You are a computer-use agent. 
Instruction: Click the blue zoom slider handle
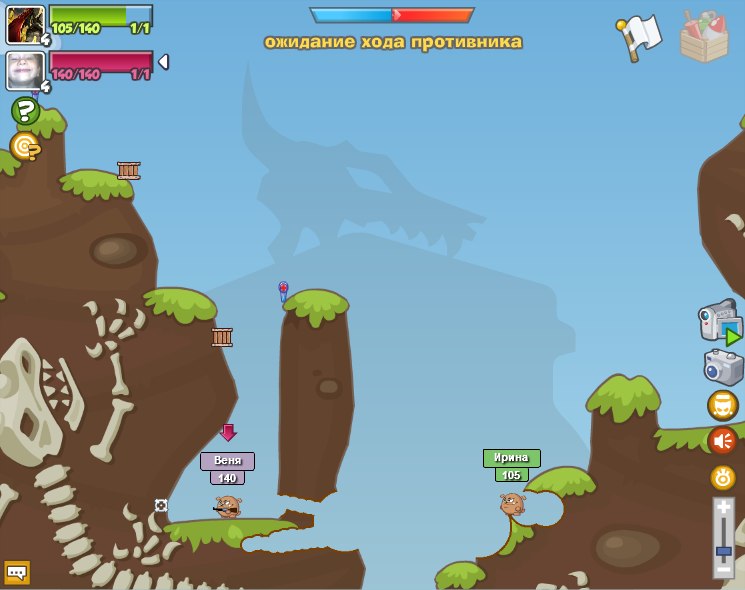tap(724, 551)
